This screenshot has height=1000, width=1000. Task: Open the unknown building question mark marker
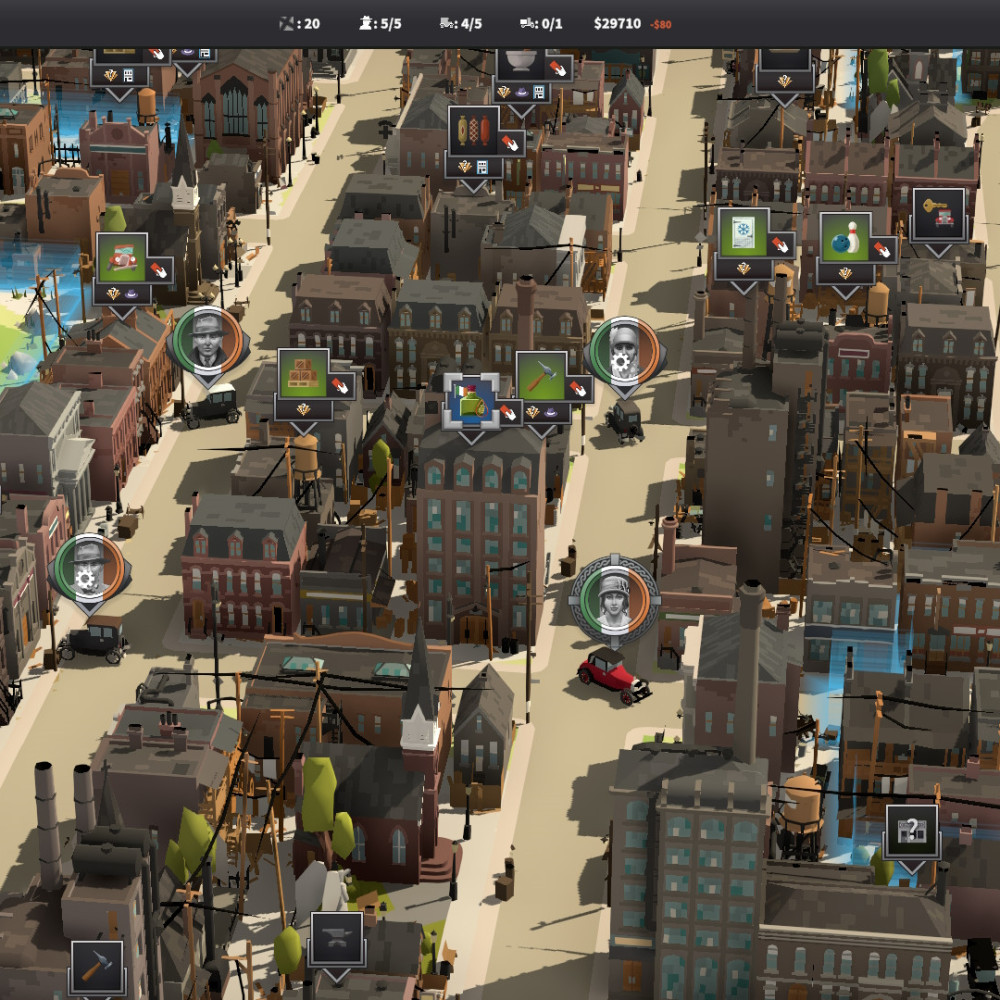[x=911, y=831]
